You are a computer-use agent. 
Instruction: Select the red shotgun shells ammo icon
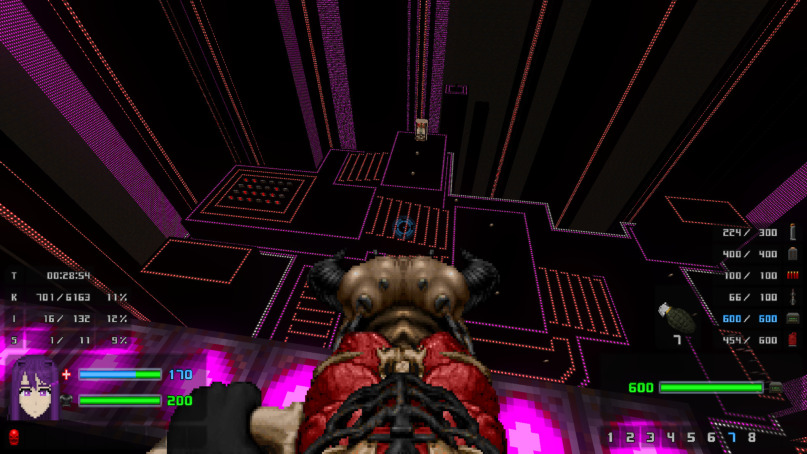(793, 275)
